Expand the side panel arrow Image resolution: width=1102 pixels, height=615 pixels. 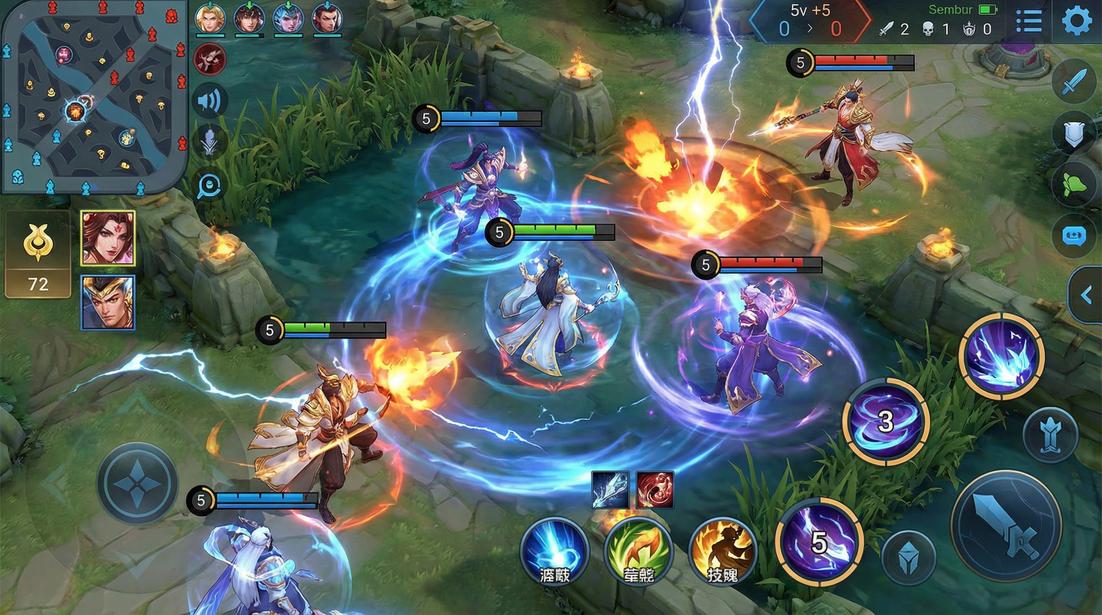point(1085,294)
